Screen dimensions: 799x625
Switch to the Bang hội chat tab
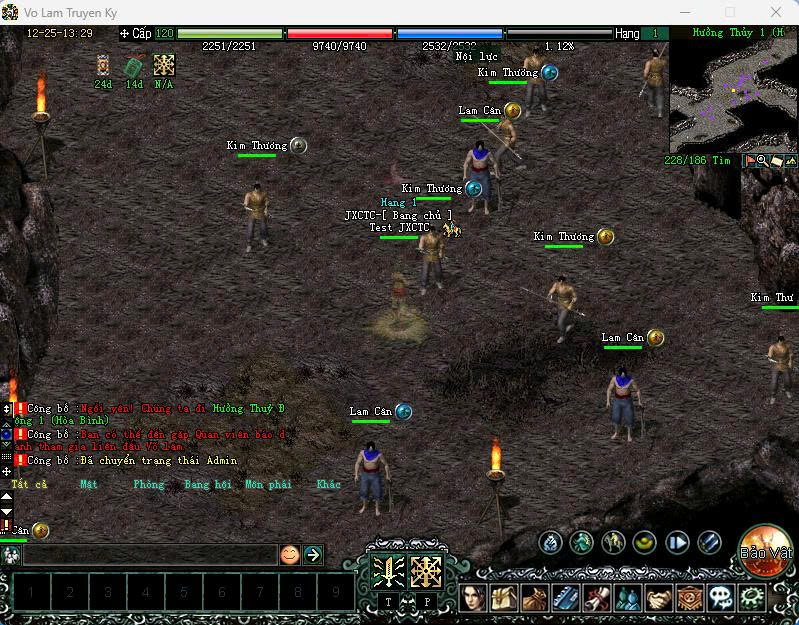(x=208, y=485)
